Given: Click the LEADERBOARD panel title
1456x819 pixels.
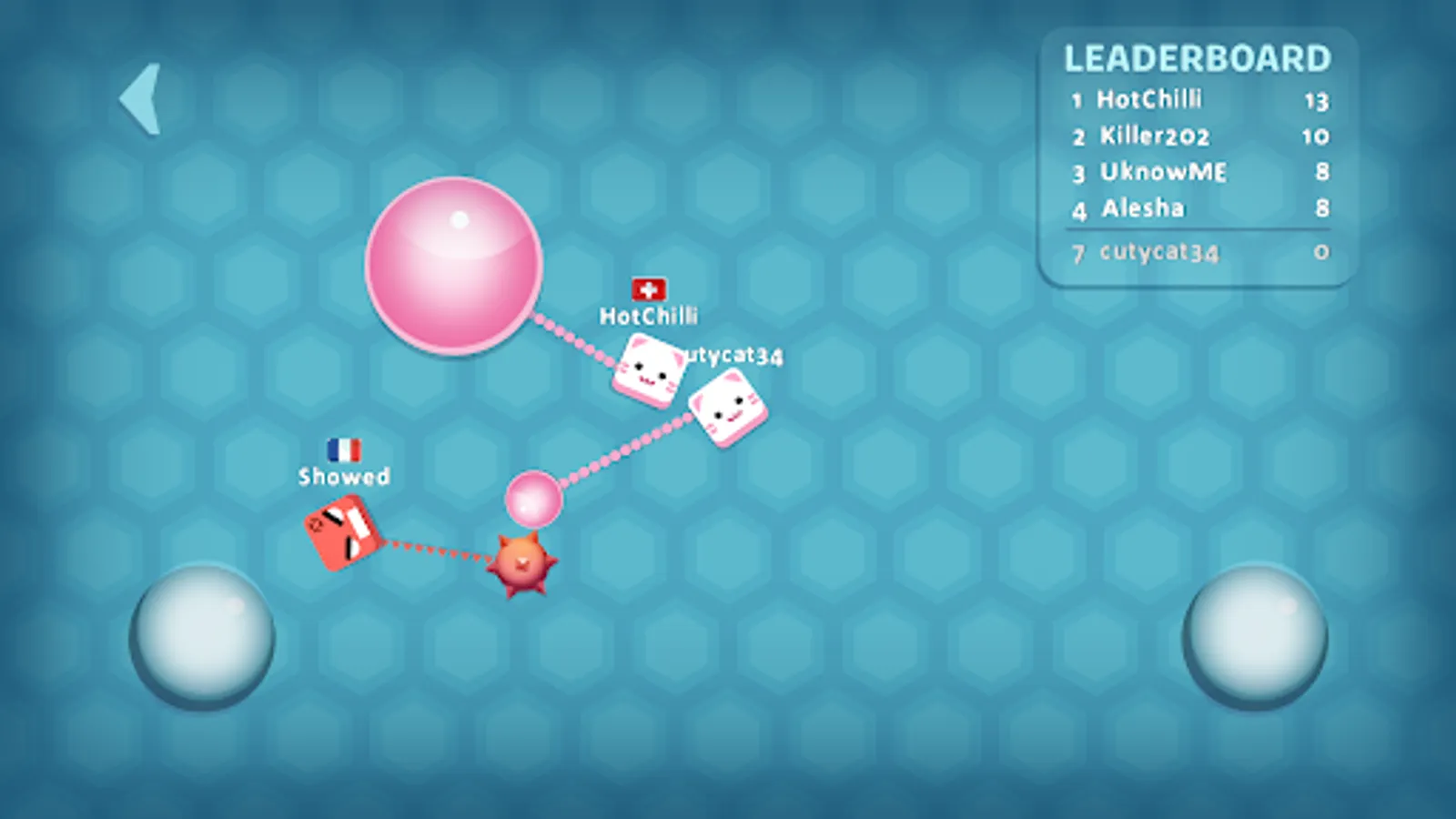Looking at the screenshot, I should click(x=1197, y=58).
